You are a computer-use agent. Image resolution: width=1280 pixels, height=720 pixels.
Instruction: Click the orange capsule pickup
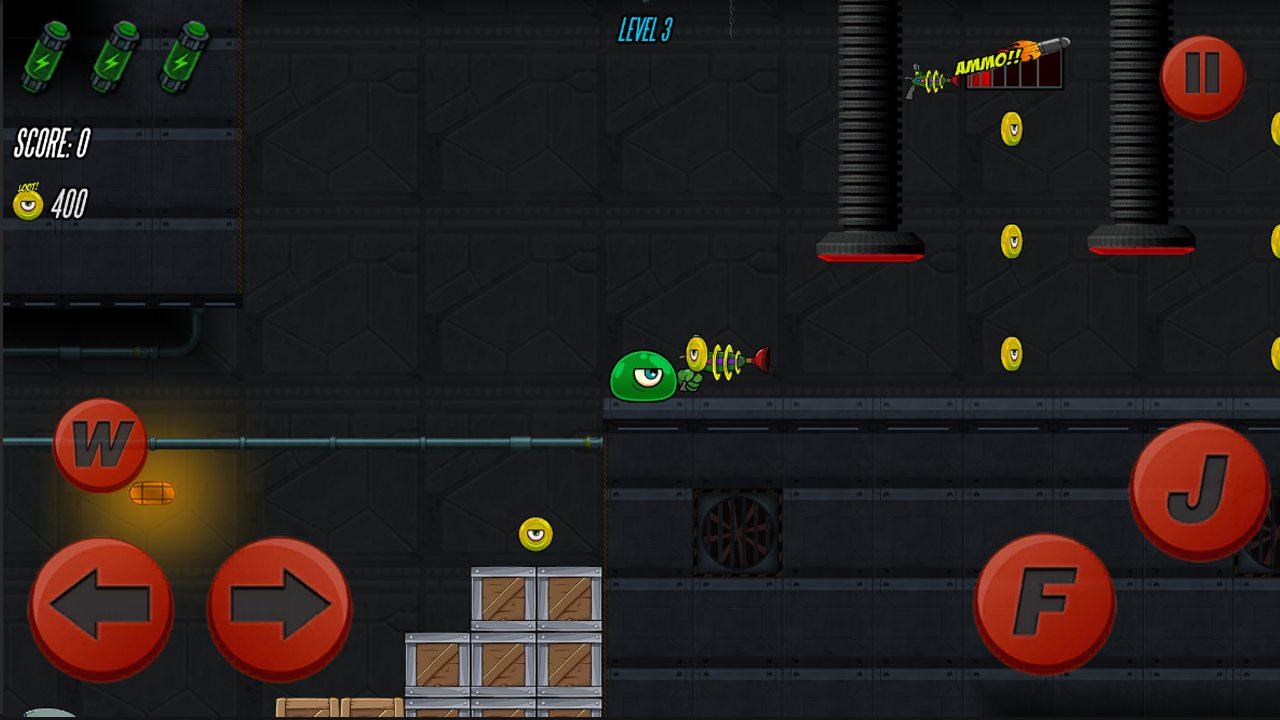[x=152, y=492]
